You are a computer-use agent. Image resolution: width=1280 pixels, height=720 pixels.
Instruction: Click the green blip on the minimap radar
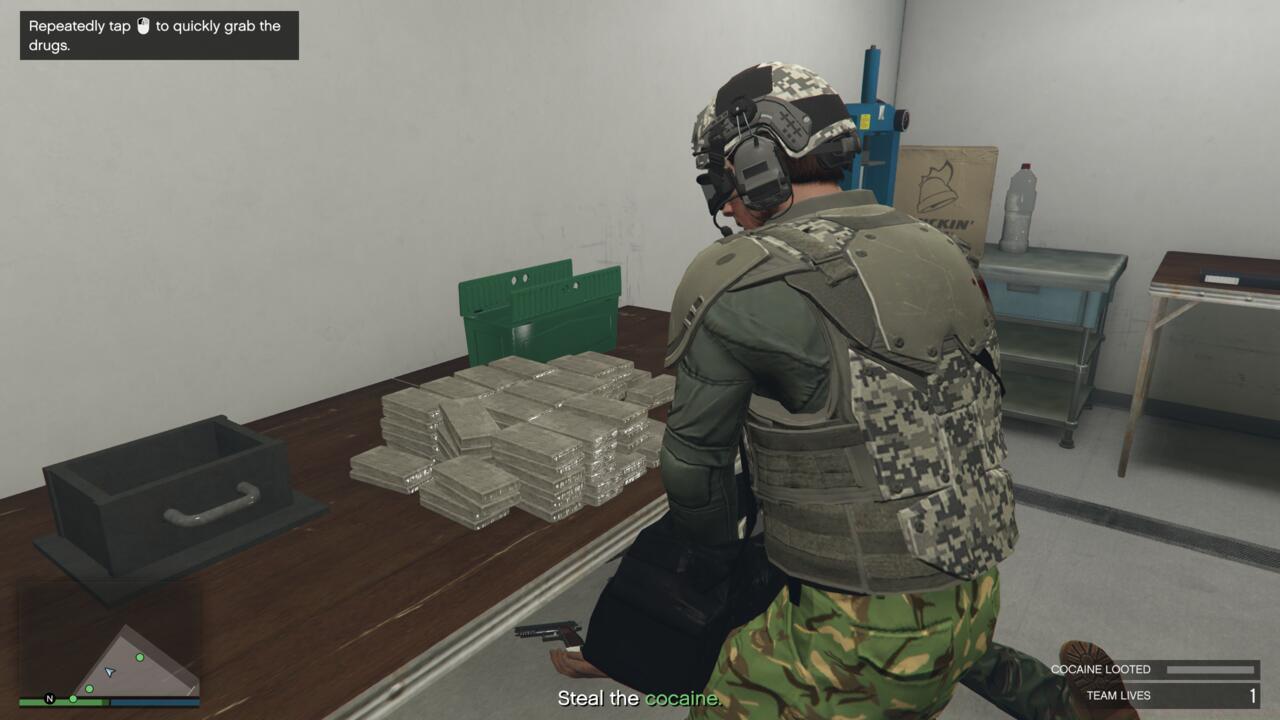(x=140, y=658)
